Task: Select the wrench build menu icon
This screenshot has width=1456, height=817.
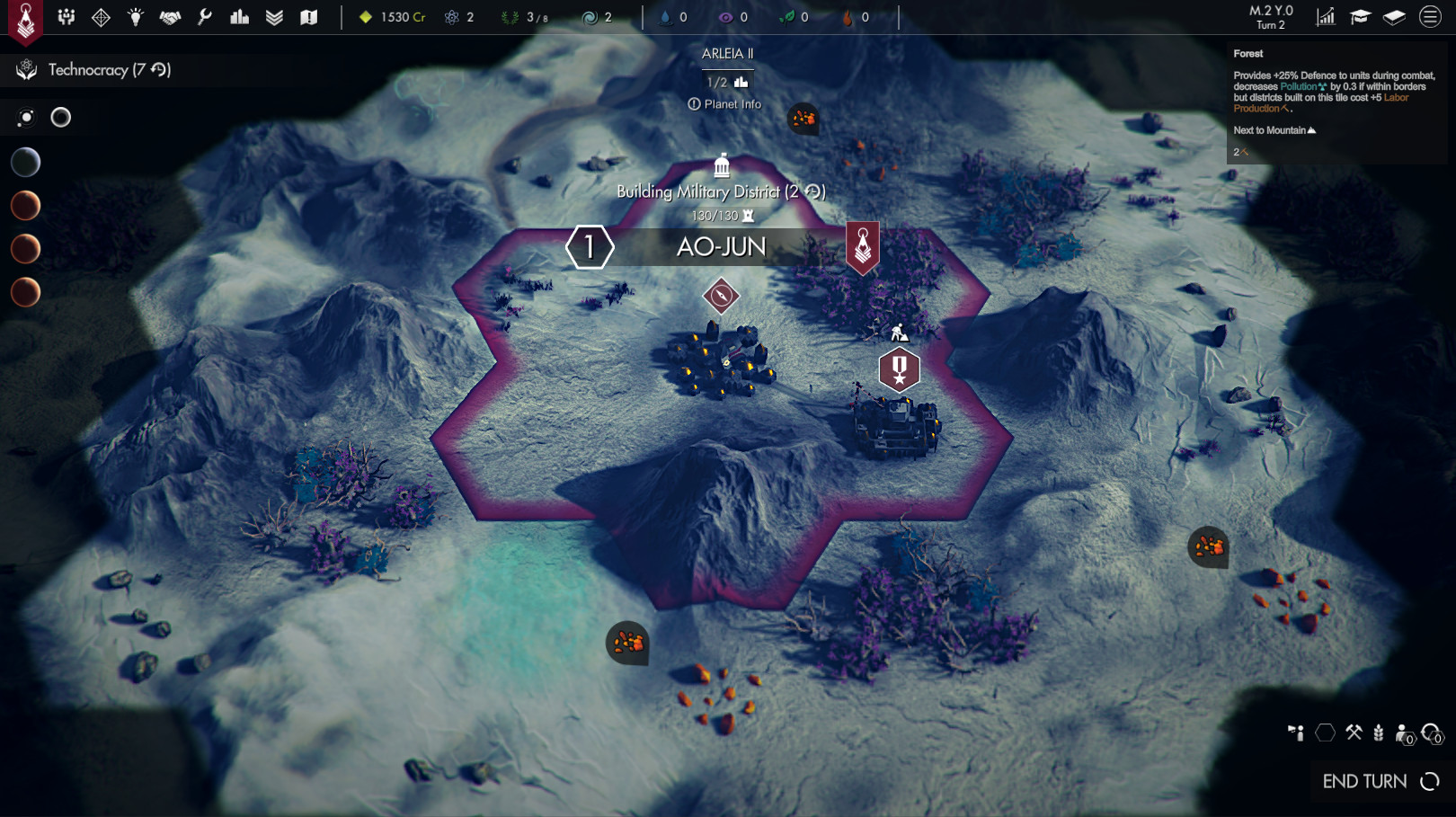Action: (x=203, y=15)
